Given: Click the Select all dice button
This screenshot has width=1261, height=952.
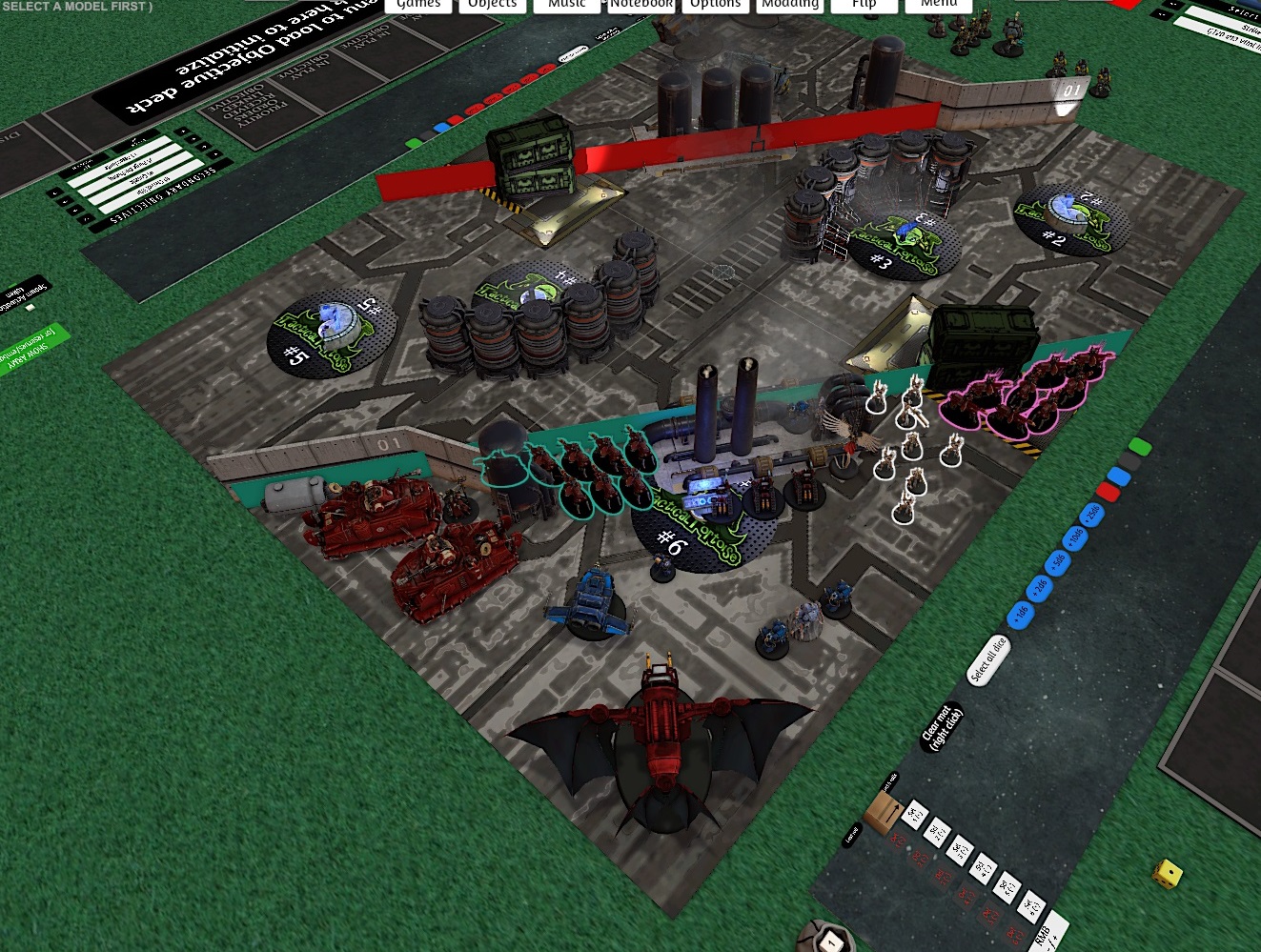Looking at the screenshot, I should click(987, 659).
